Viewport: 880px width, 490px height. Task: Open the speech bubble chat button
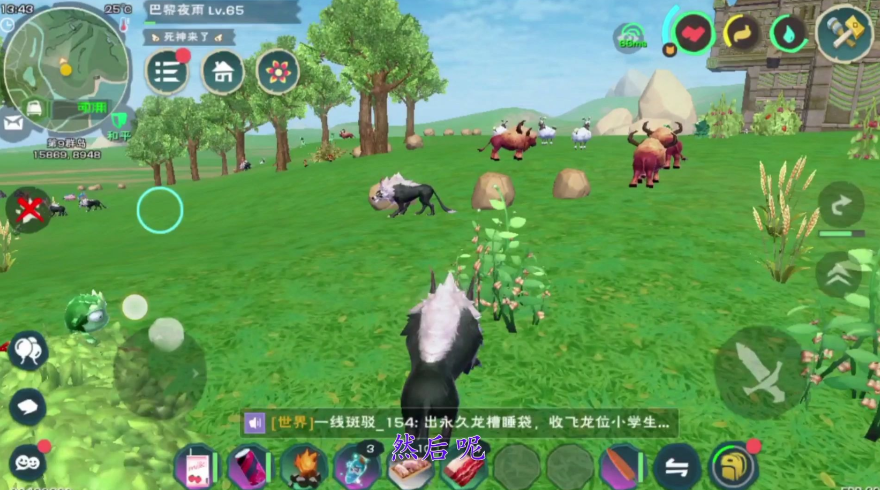click(x=27, y=407)
